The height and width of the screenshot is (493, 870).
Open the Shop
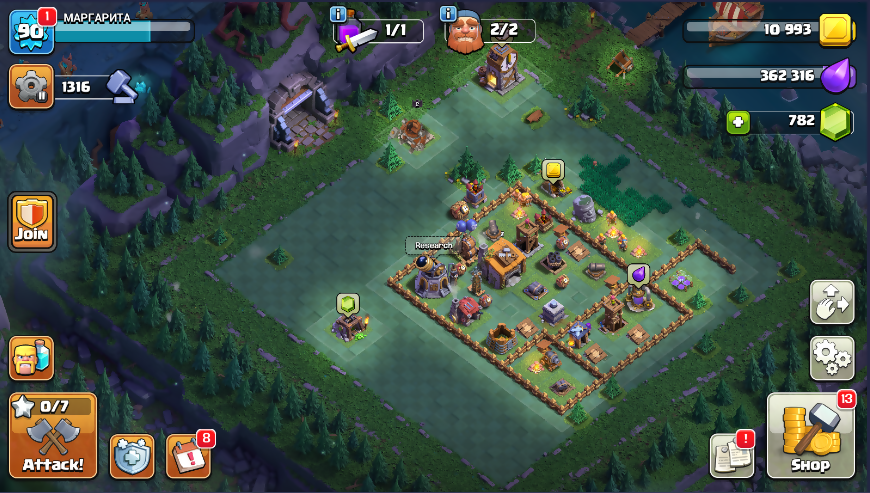[811, 435]
